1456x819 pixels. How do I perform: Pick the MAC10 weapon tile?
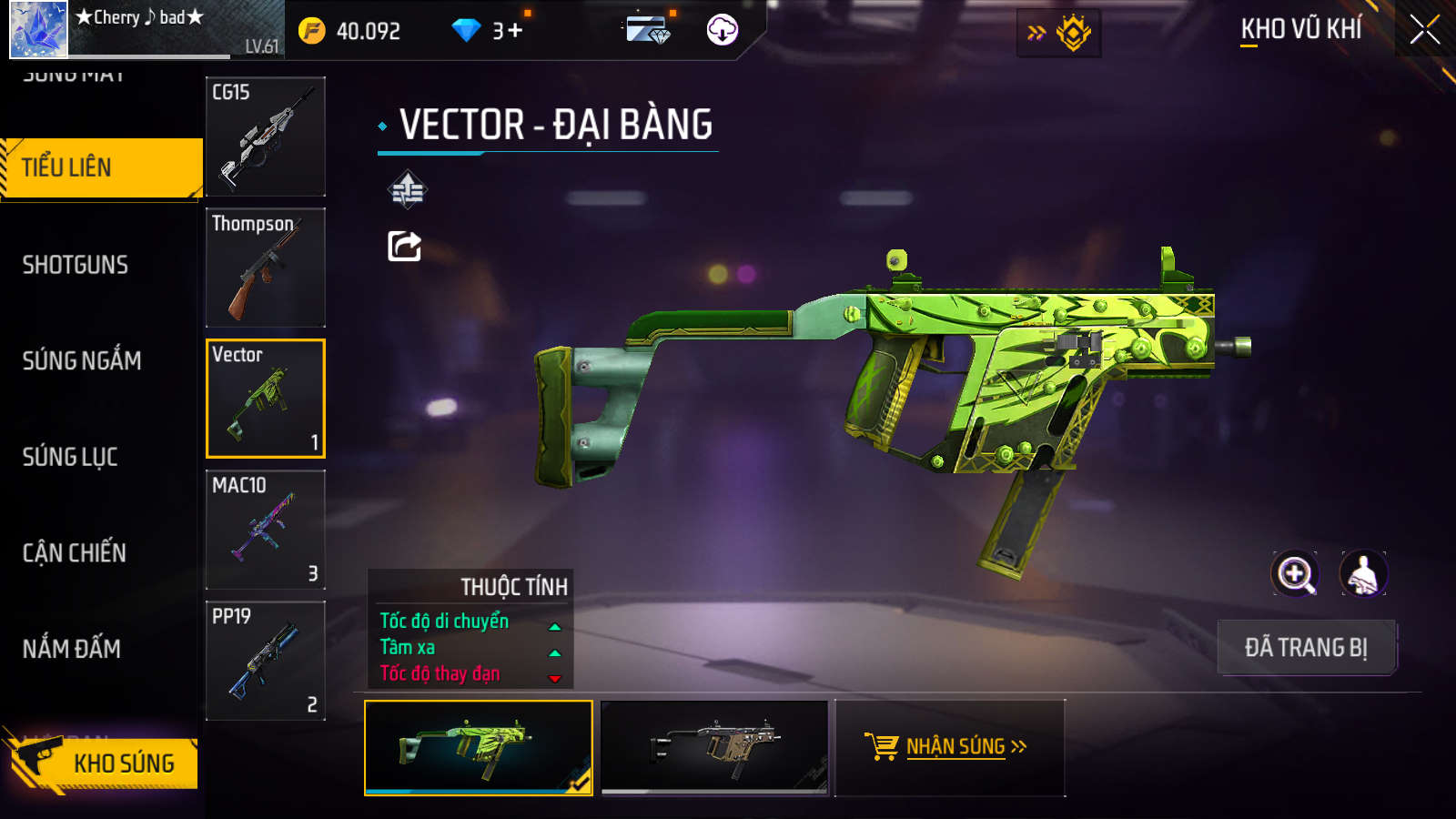coord(266,530)
